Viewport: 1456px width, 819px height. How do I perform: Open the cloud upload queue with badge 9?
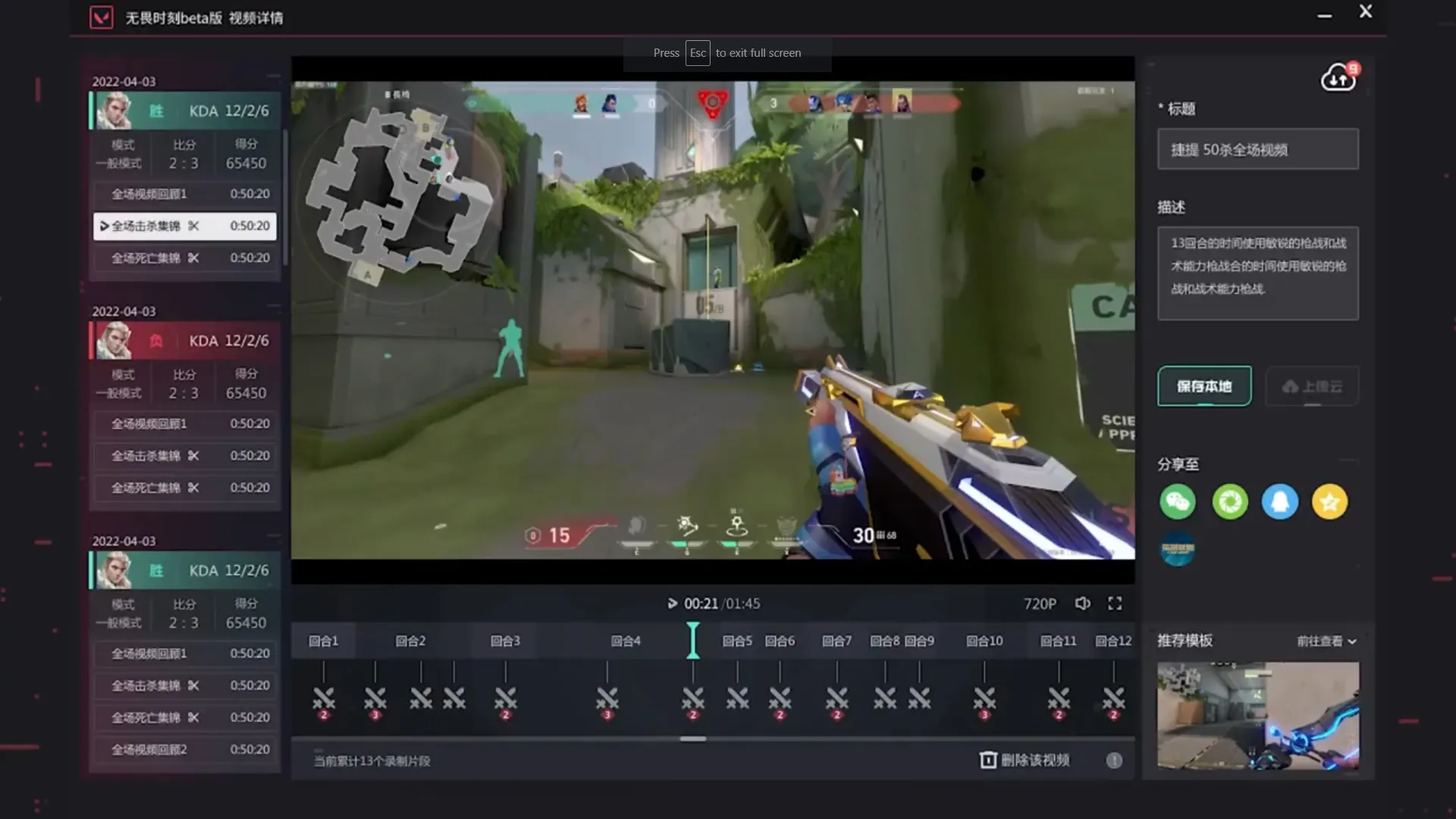(x=1339, y=77)
